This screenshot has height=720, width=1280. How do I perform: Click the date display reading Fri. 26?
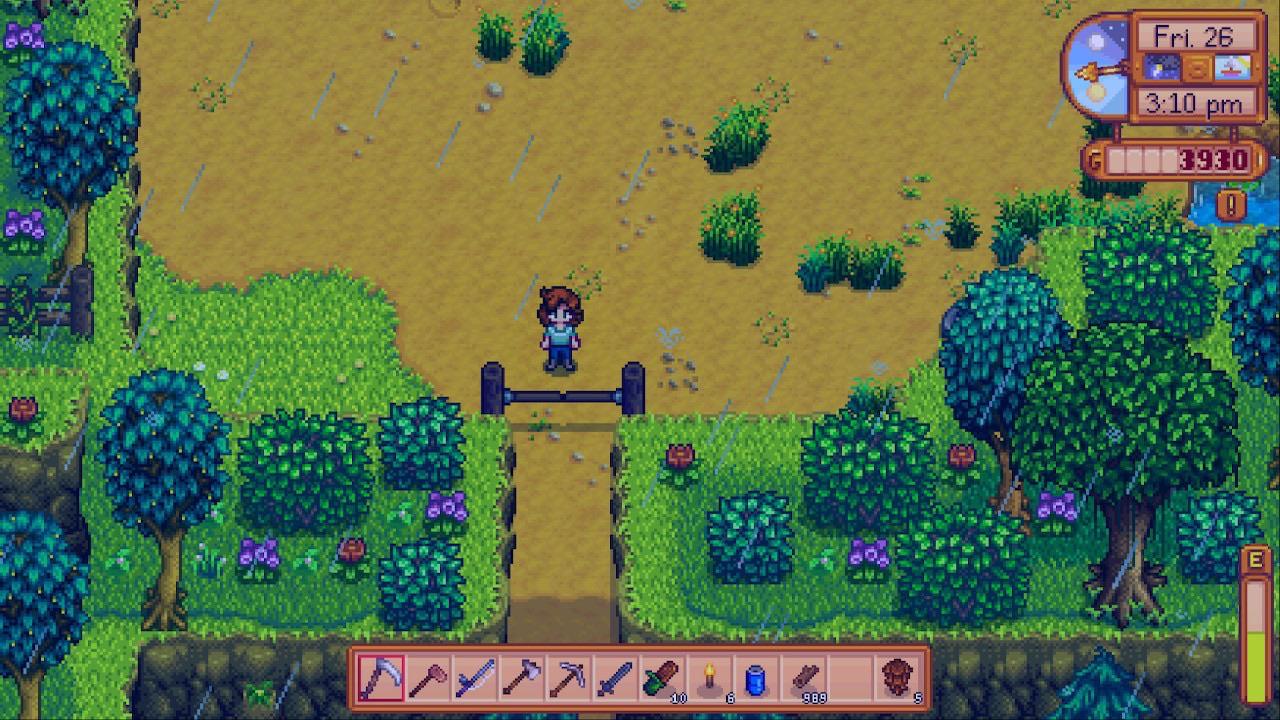click(x=1194, y=35)
